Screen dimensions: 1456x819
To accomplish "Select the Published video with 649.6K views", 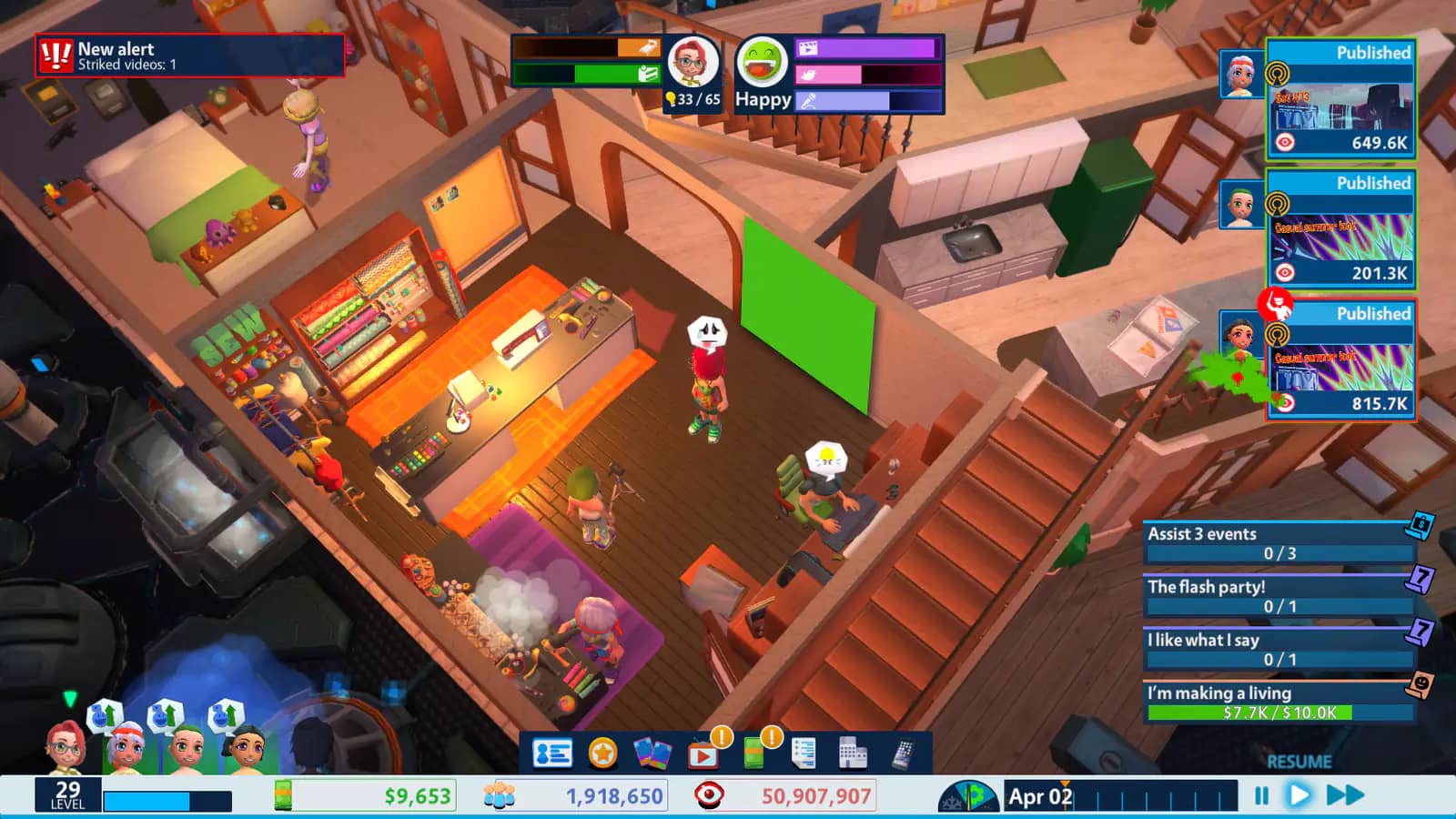I will [1340, 100].
